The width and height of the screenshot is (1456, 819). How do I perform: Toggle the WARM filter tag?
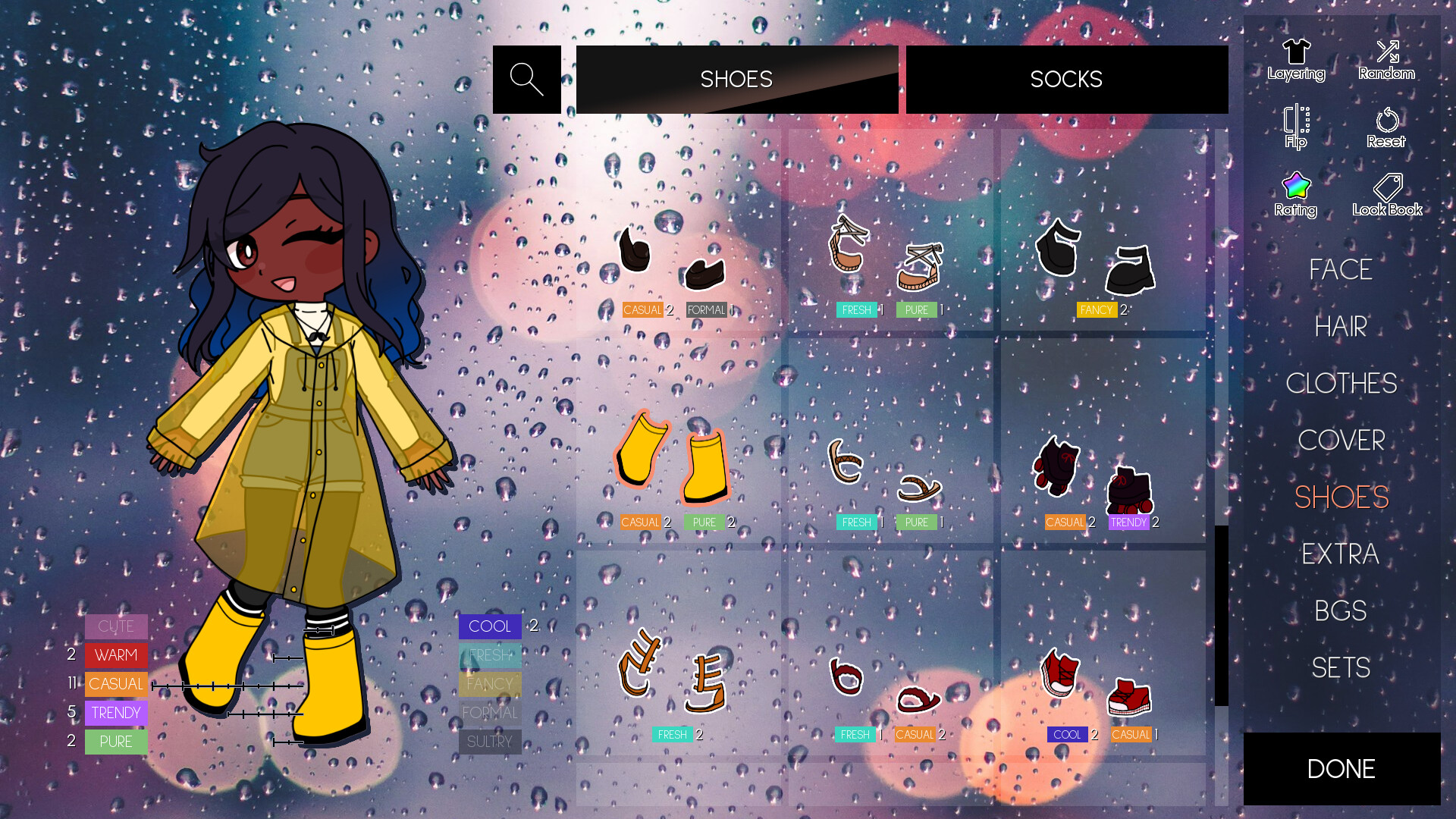point(115,654)
